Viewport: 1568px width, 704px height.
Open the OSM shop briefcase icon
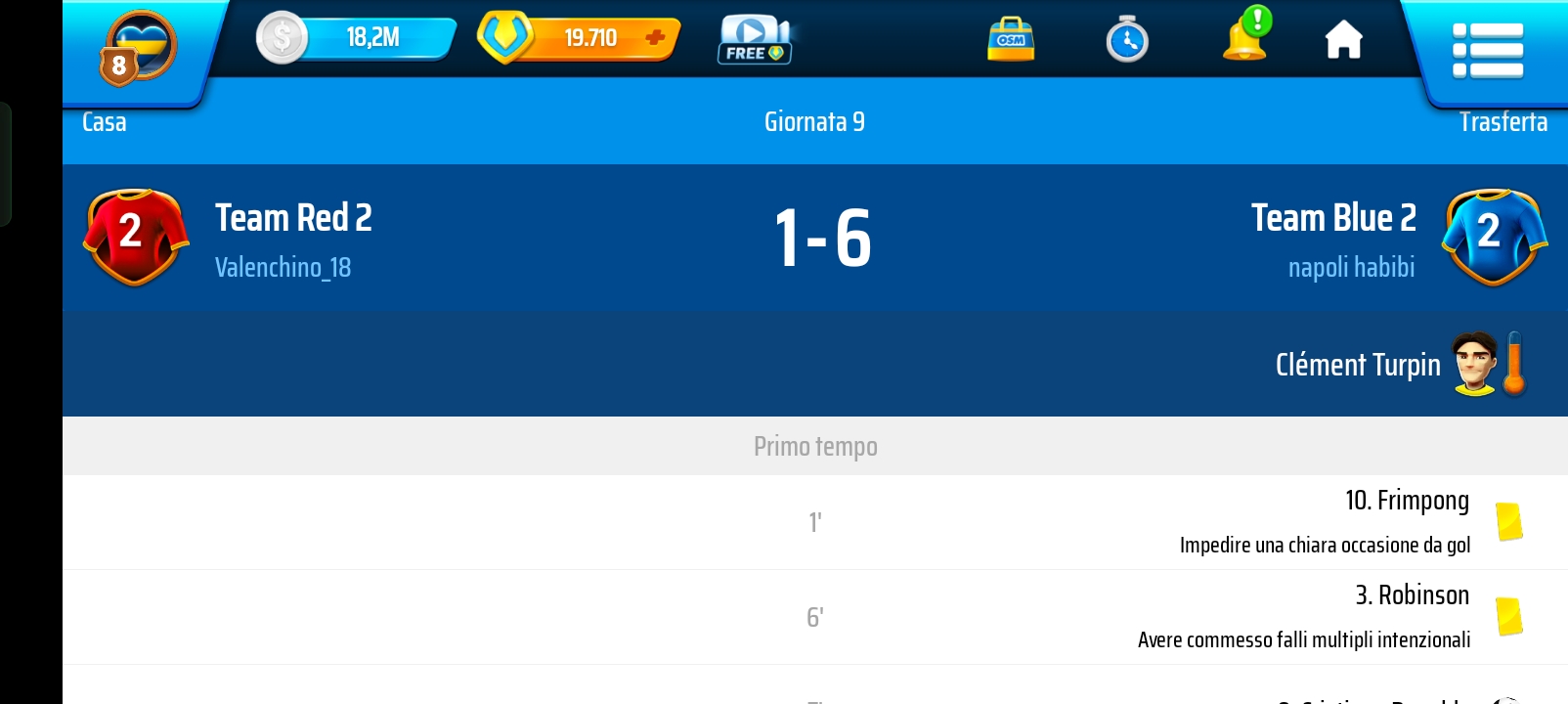click(x=1011, y=40)
